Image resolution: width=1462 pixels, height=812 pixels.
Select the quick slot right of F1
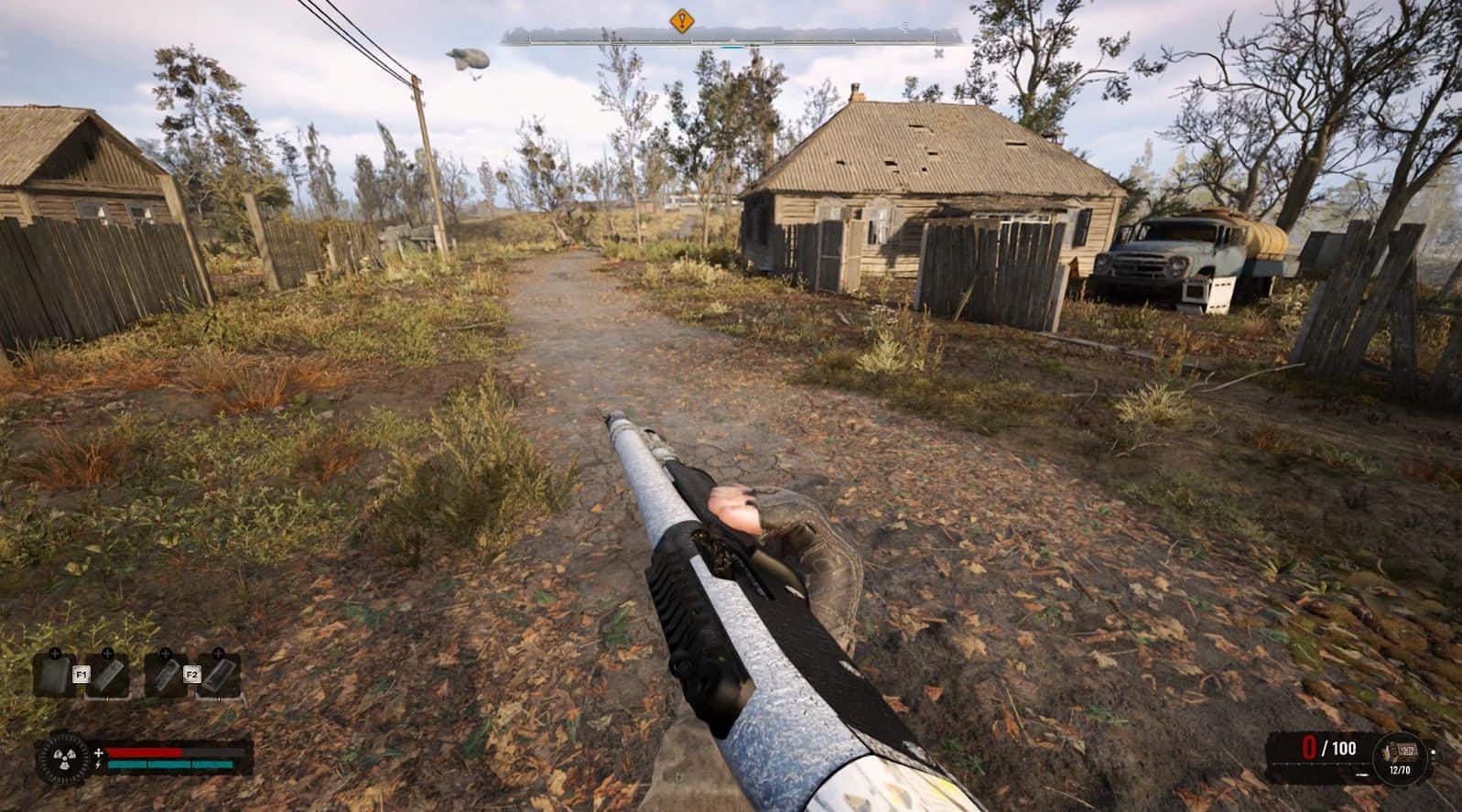108,676
